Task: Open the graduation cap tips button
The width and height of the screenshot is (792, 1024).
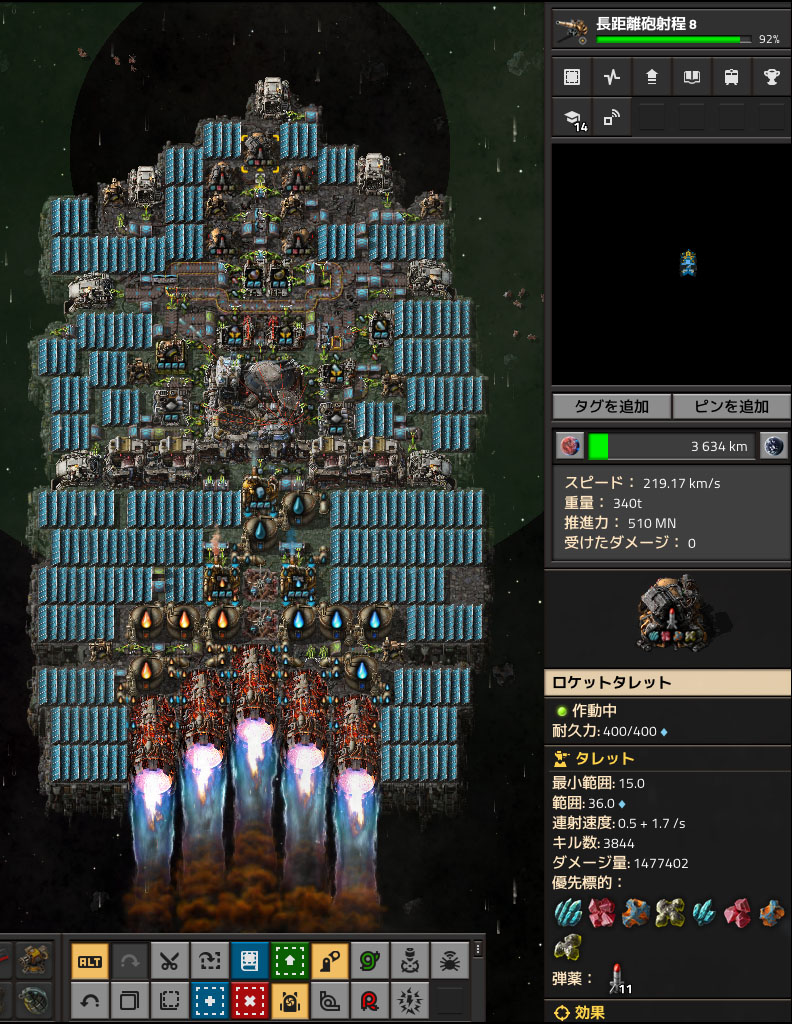Action: [571, 118]
